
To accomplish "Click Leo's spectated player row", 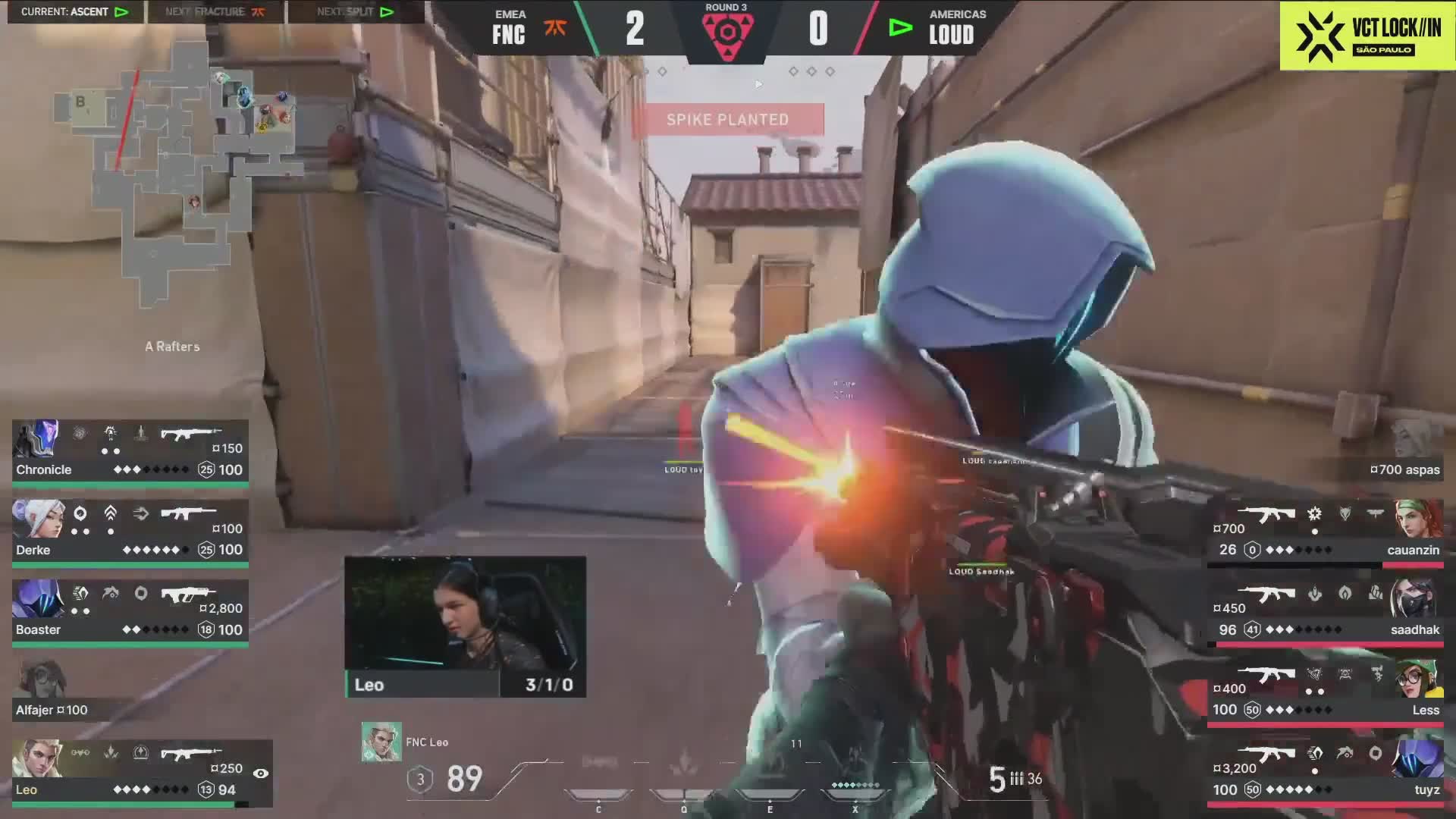I will tap(141, 772).
